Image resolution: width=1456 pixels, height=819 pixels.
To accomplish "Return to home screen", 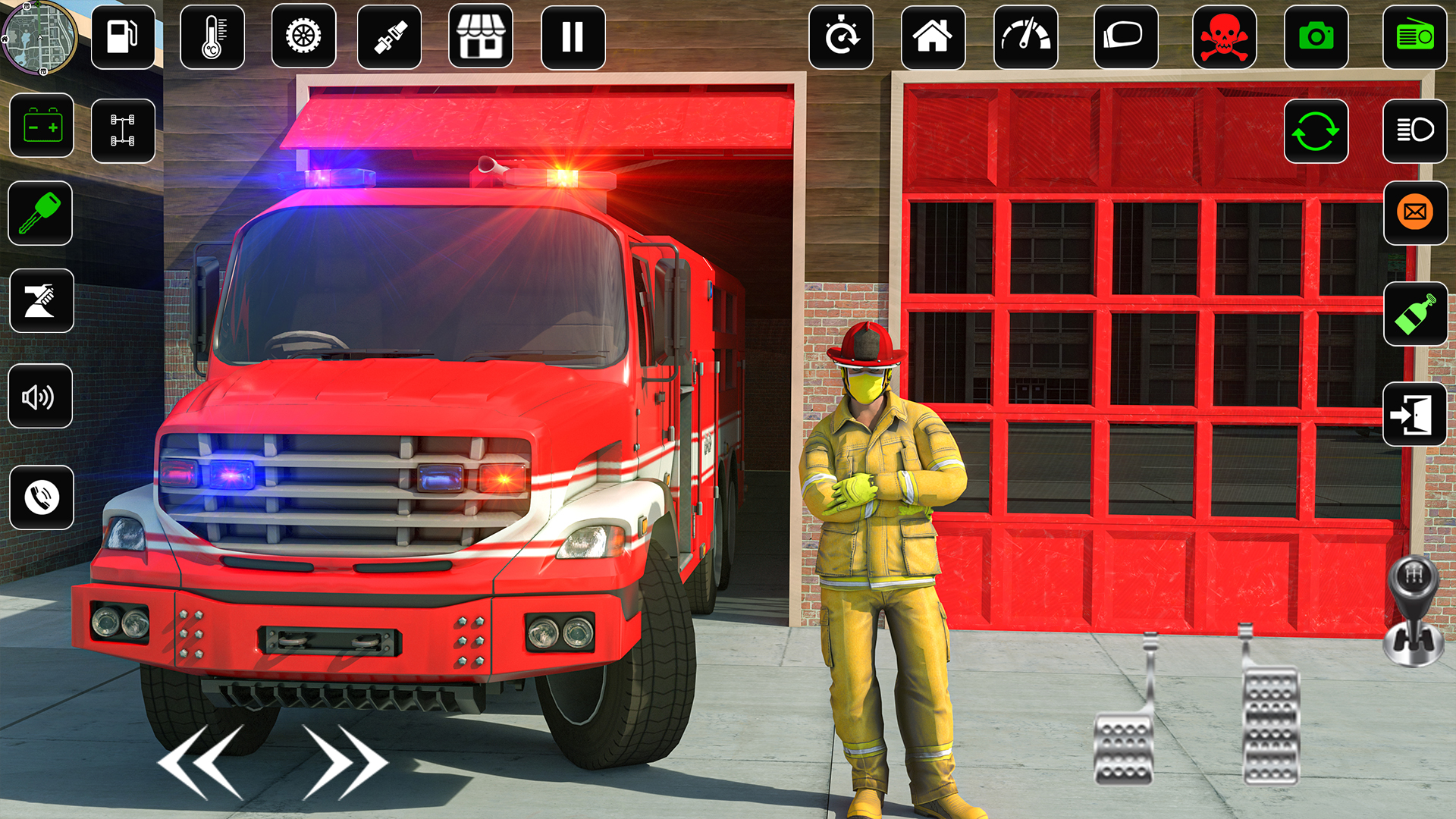I will click(x=933, y=36).
